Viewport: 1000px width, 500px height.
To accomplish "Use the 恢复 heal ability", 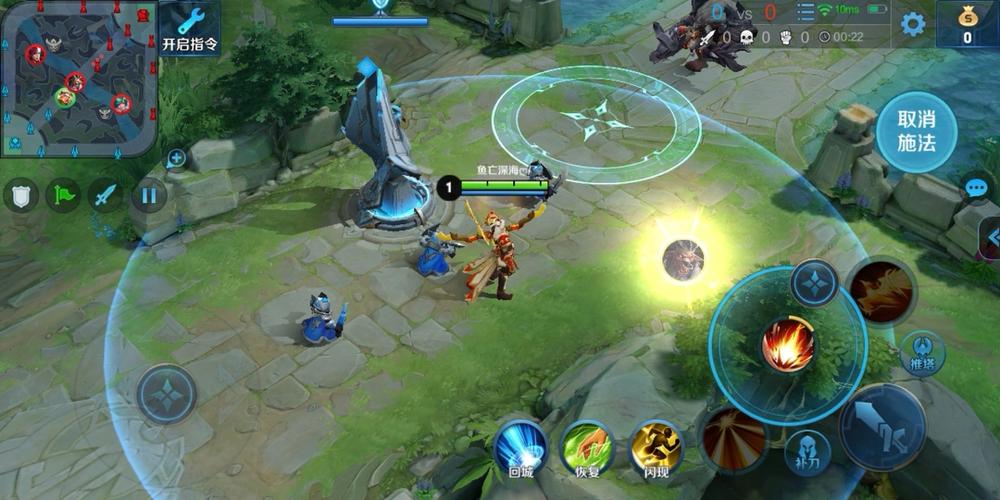I will (587, 446).
